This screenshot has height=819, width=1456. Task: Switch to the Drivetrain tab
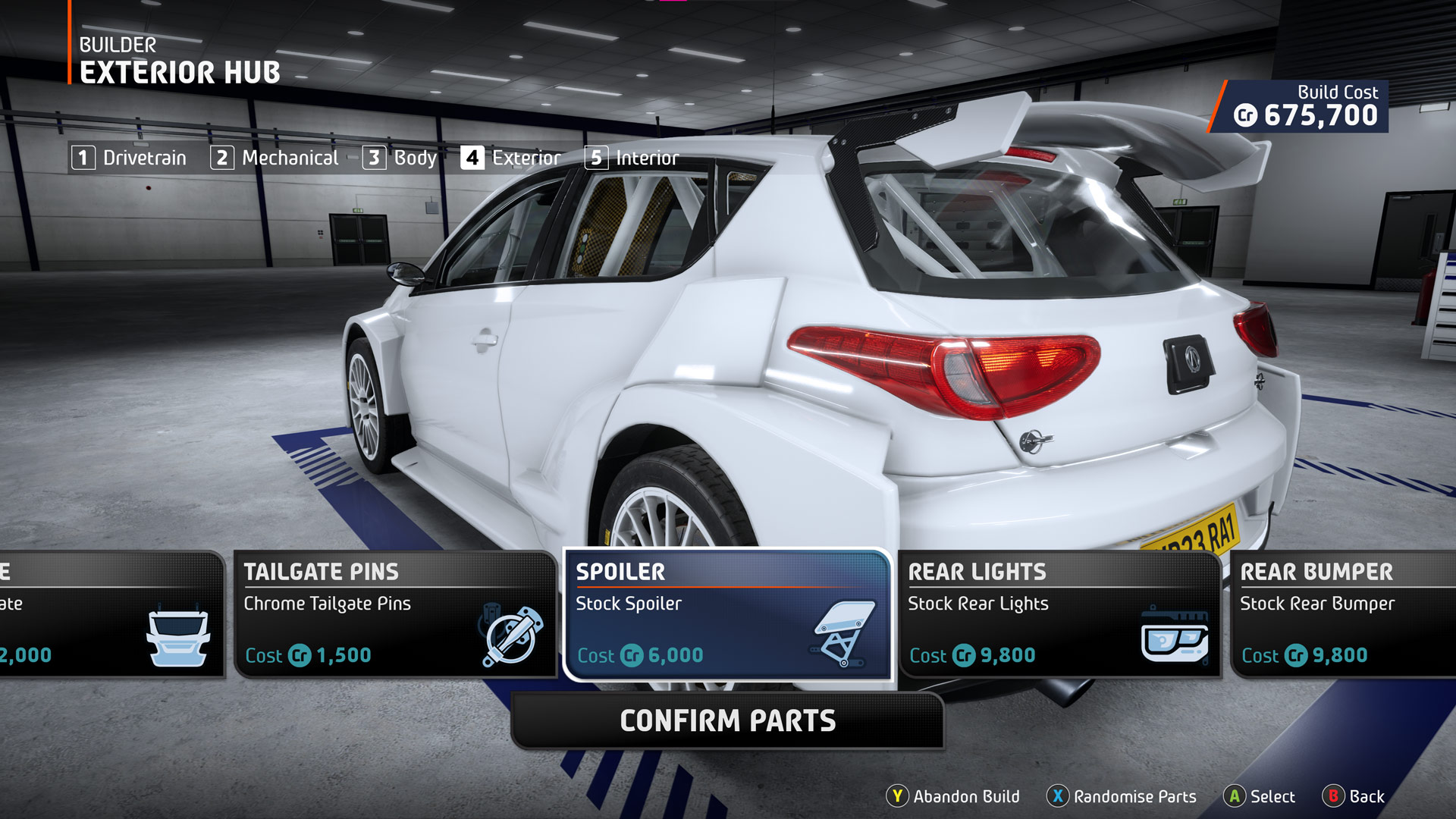point(130,158)
